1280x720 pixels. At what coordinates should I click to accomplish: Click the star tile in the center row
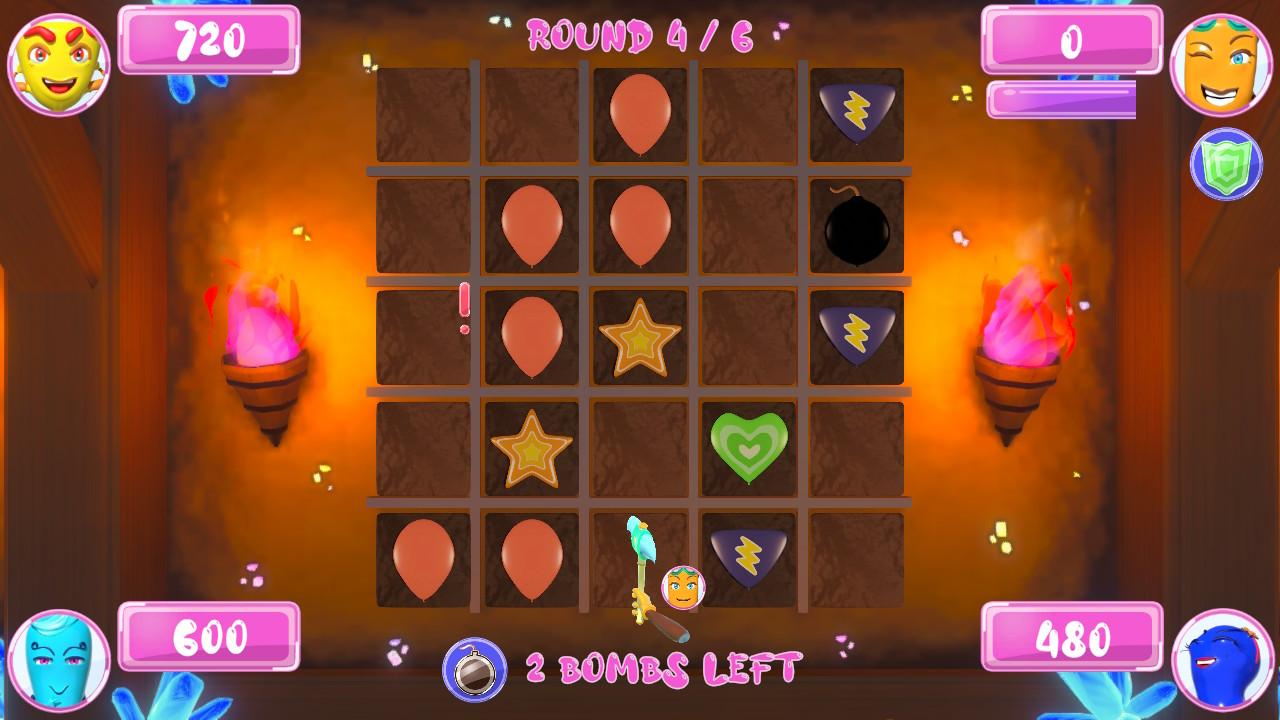[x=639, y=337]
